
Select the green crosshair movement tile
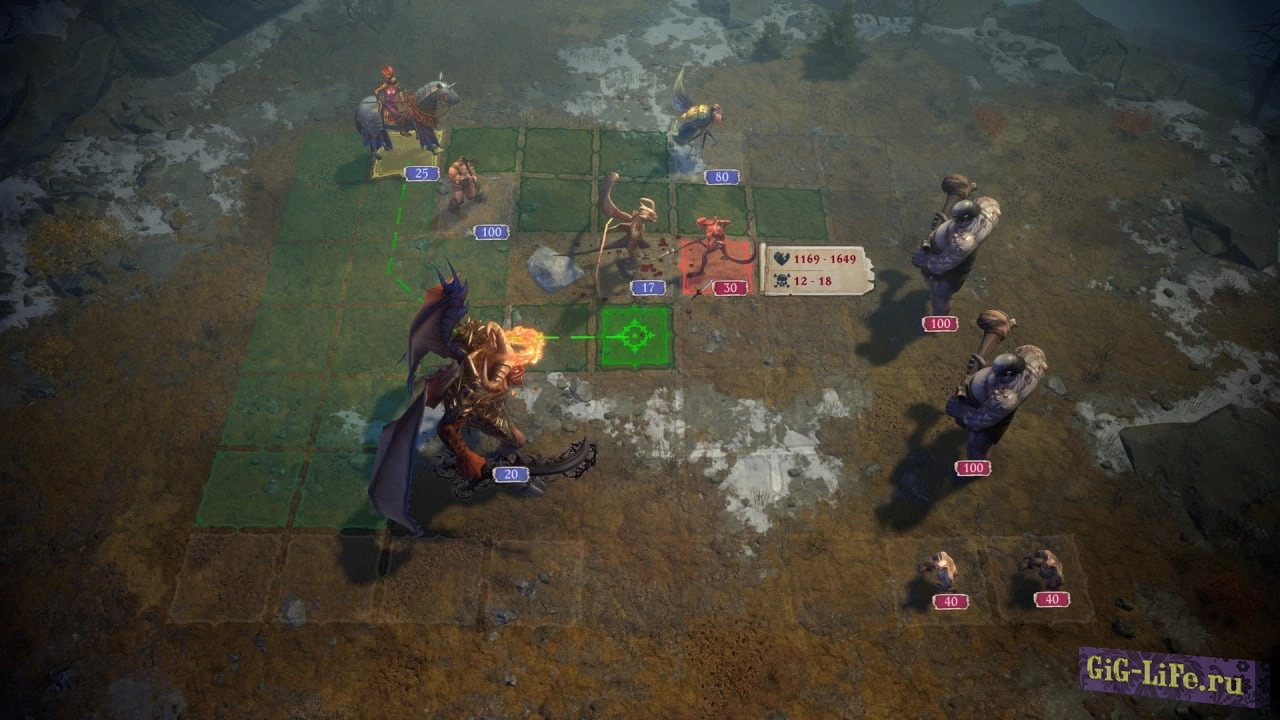[635, 337]
